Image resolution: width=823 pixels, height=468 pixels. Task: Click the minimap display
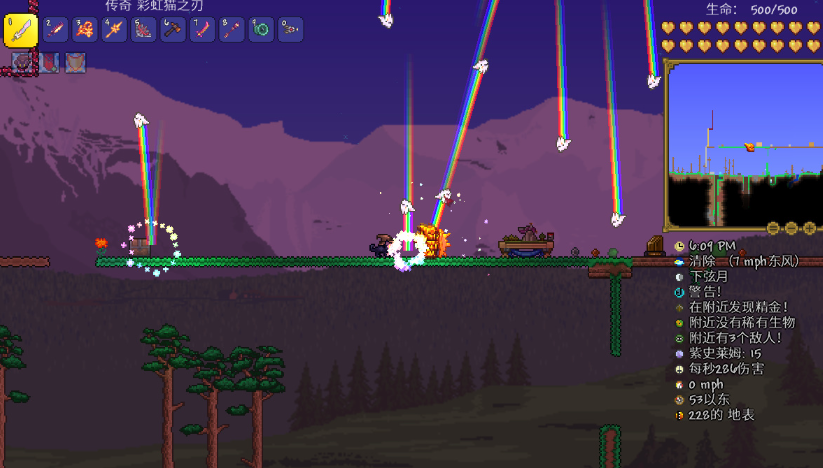click(x=742, y=144)
